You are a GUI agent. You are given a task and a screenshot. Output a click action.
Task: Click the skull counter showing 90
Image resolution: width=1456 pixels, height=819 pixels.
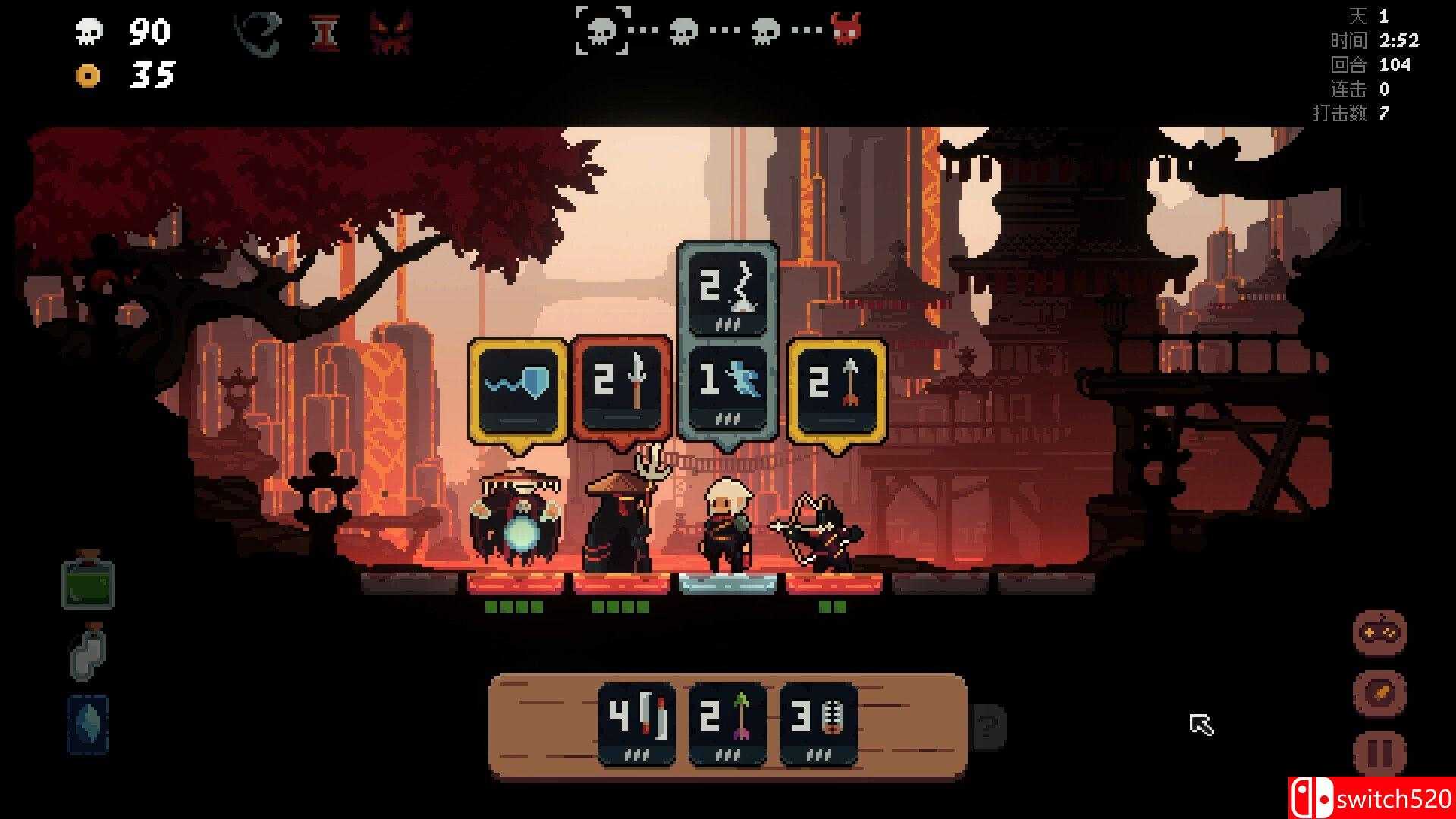tap(121, 32)
